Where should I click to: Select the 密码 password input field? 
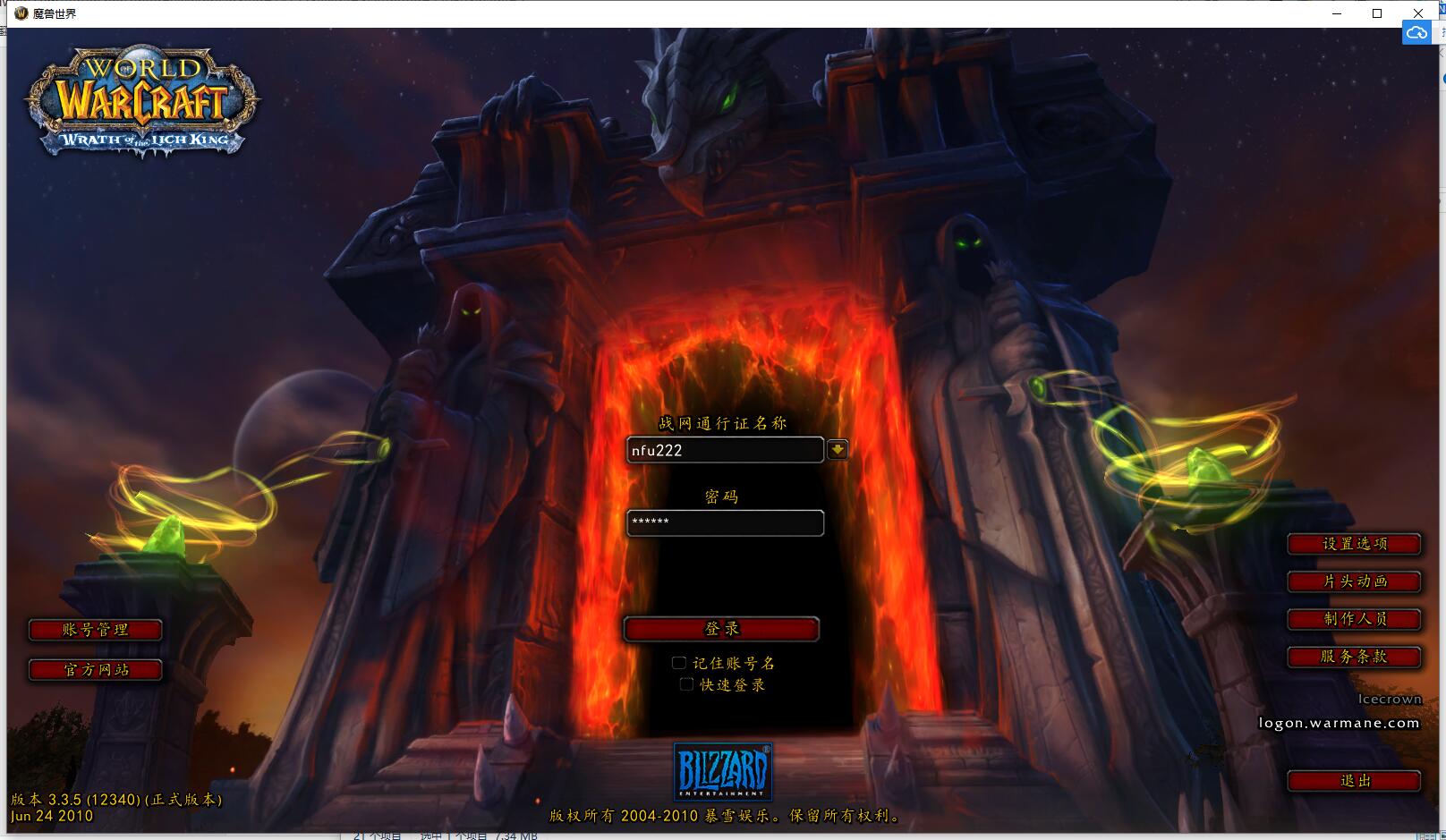point(724,522)
